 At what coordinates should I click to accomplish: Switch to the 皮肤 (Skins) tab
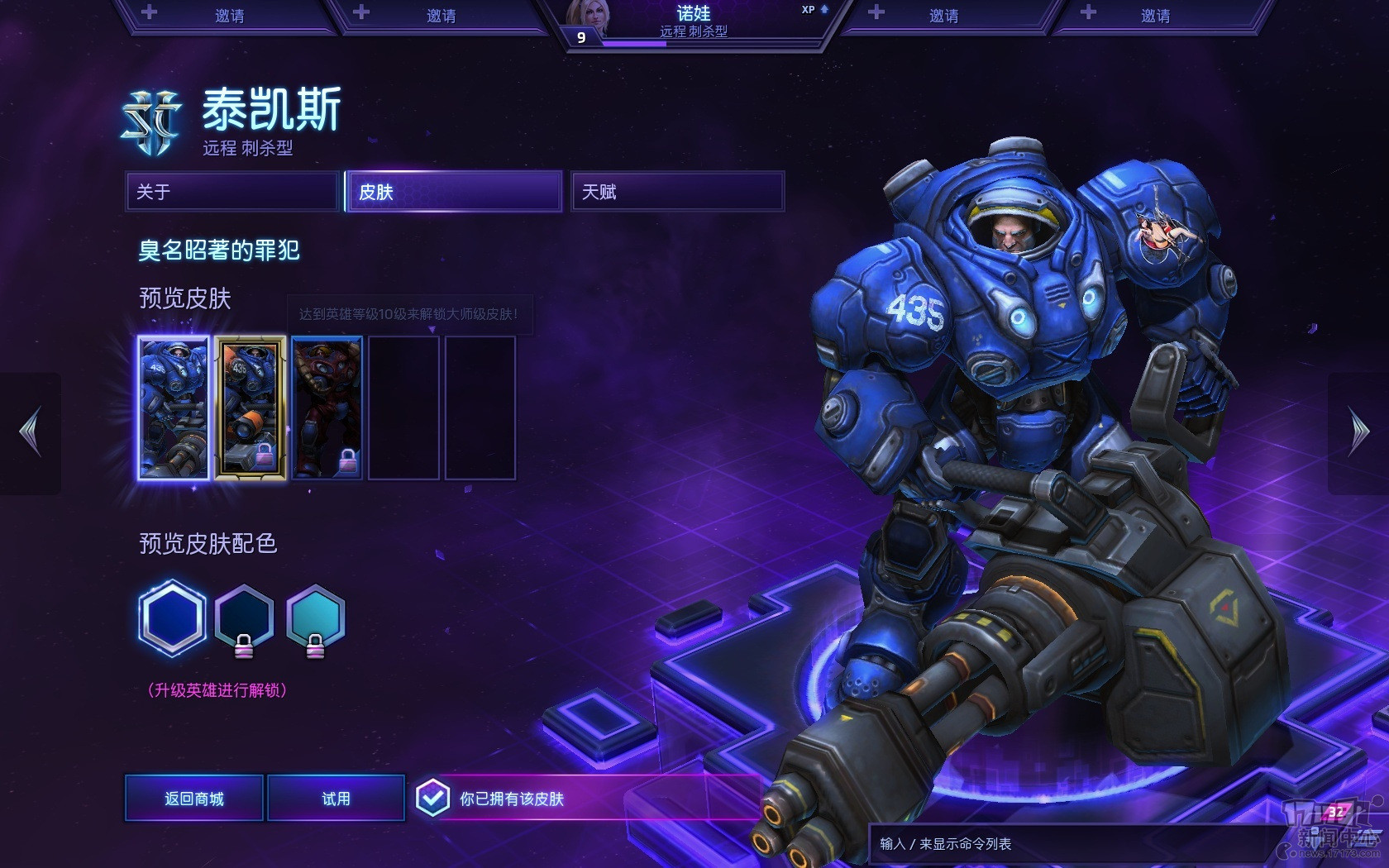tap(454, 192)
